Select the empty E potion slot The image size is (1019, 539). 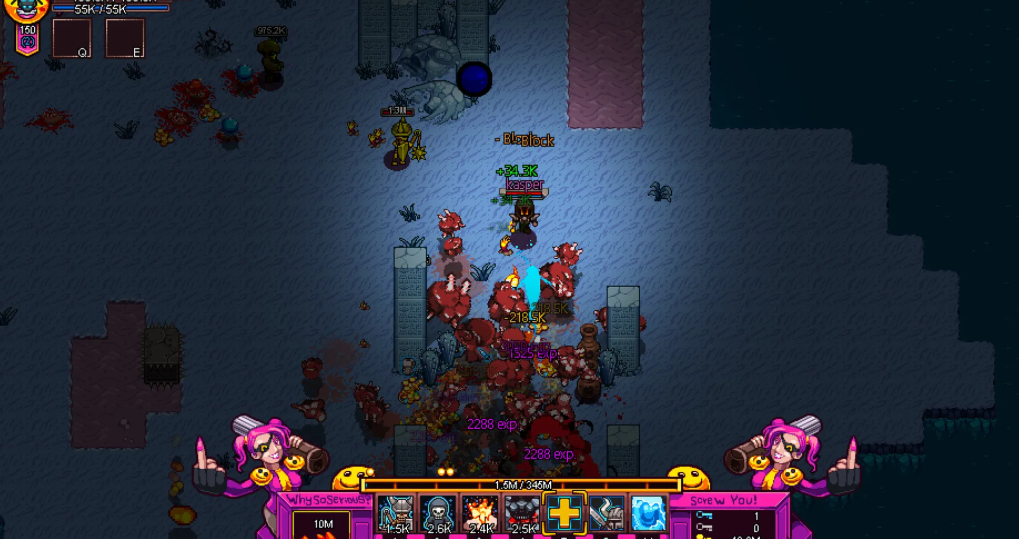point(125,38)
